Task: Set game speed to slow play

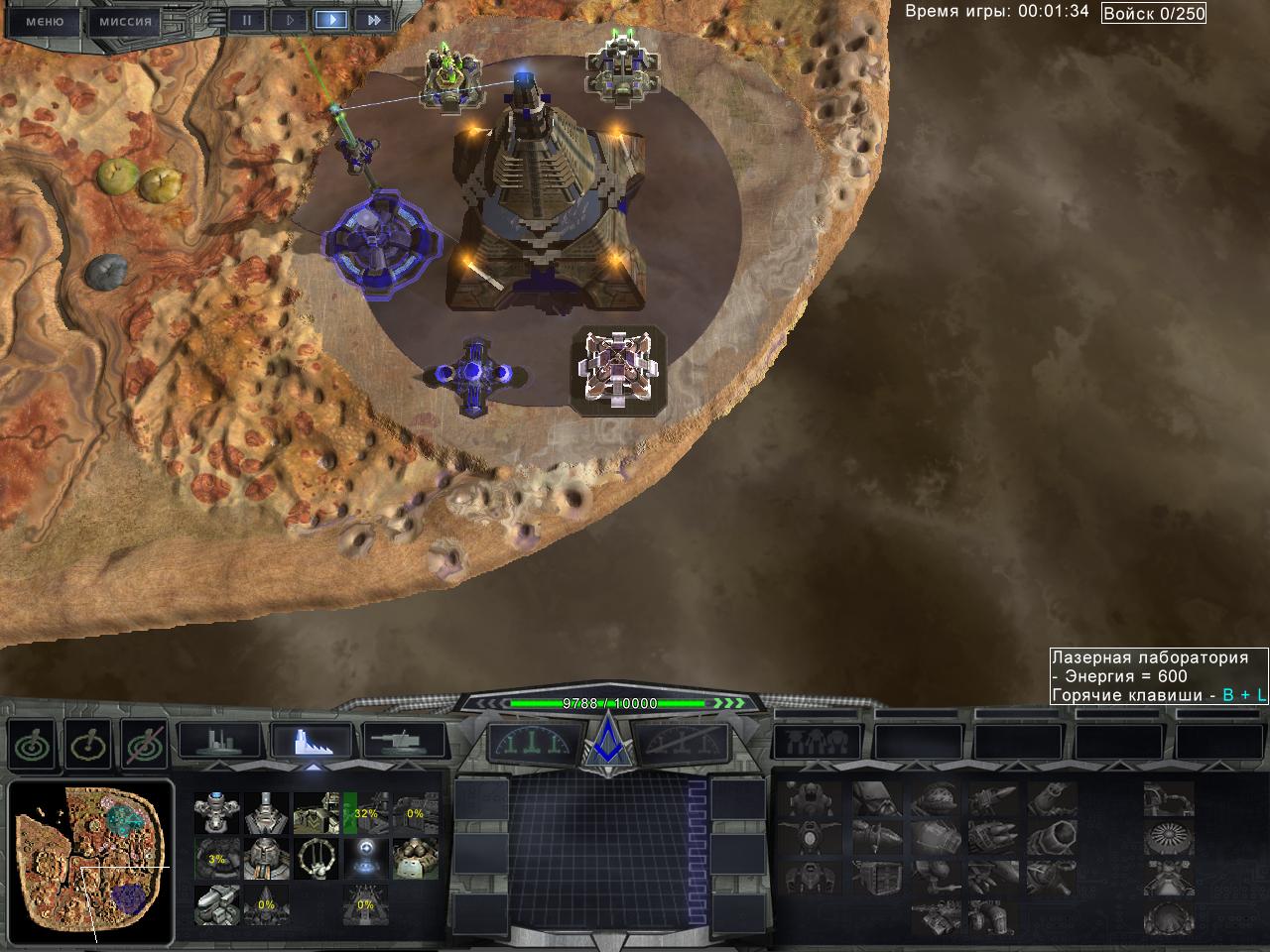Action: pos(290,19)
